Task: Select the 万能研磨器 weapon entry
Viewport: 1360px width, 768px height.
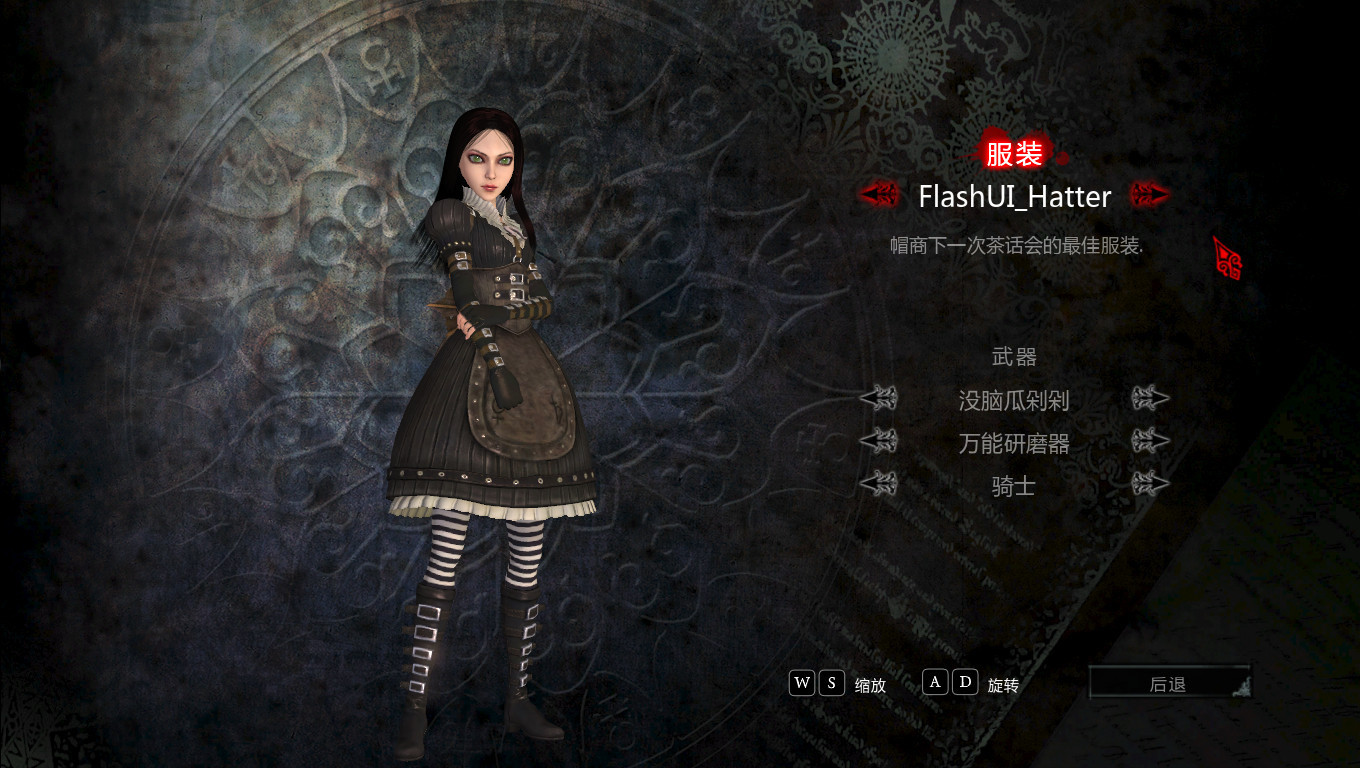Action: click(1014, 443)
